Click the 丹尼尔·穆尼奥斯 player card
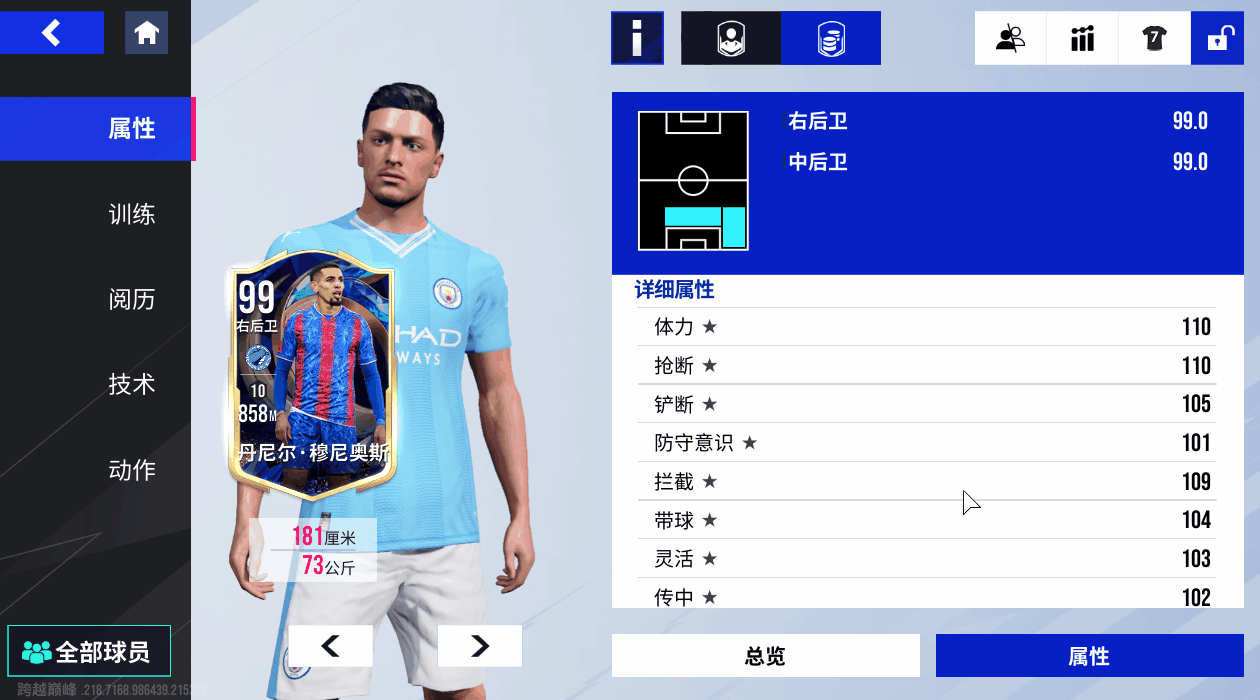Screen dimensions: 1260x700 pyautogui.click(x=312, y=375)
